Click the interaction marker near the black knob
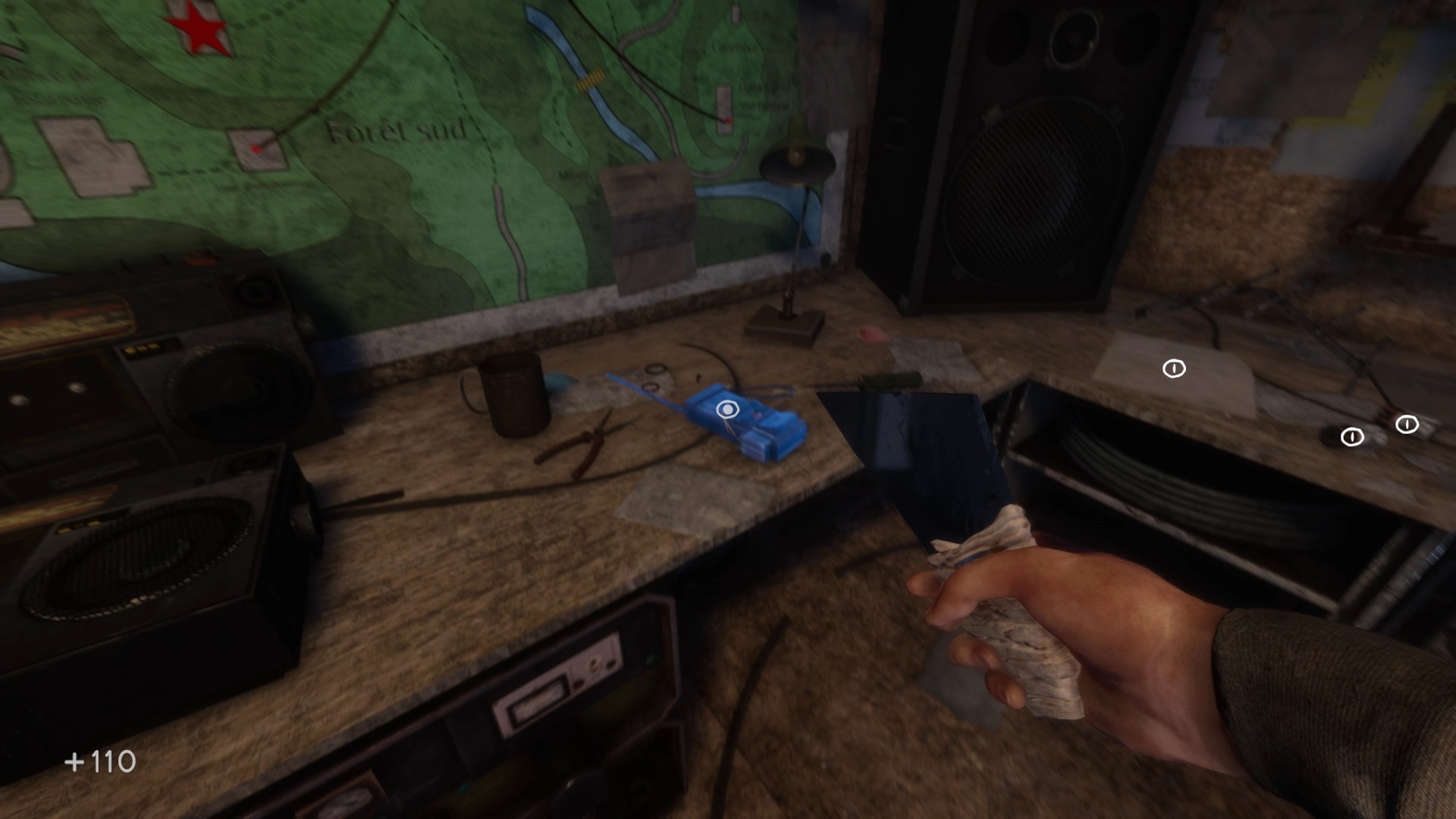1456x819 pixels. (1353, 438)
